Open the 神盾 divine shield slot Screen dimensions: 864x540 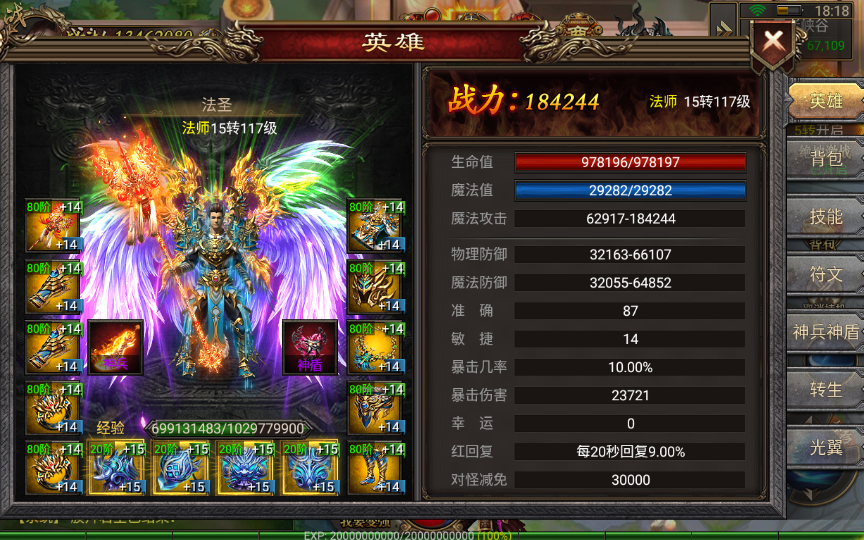309,347
